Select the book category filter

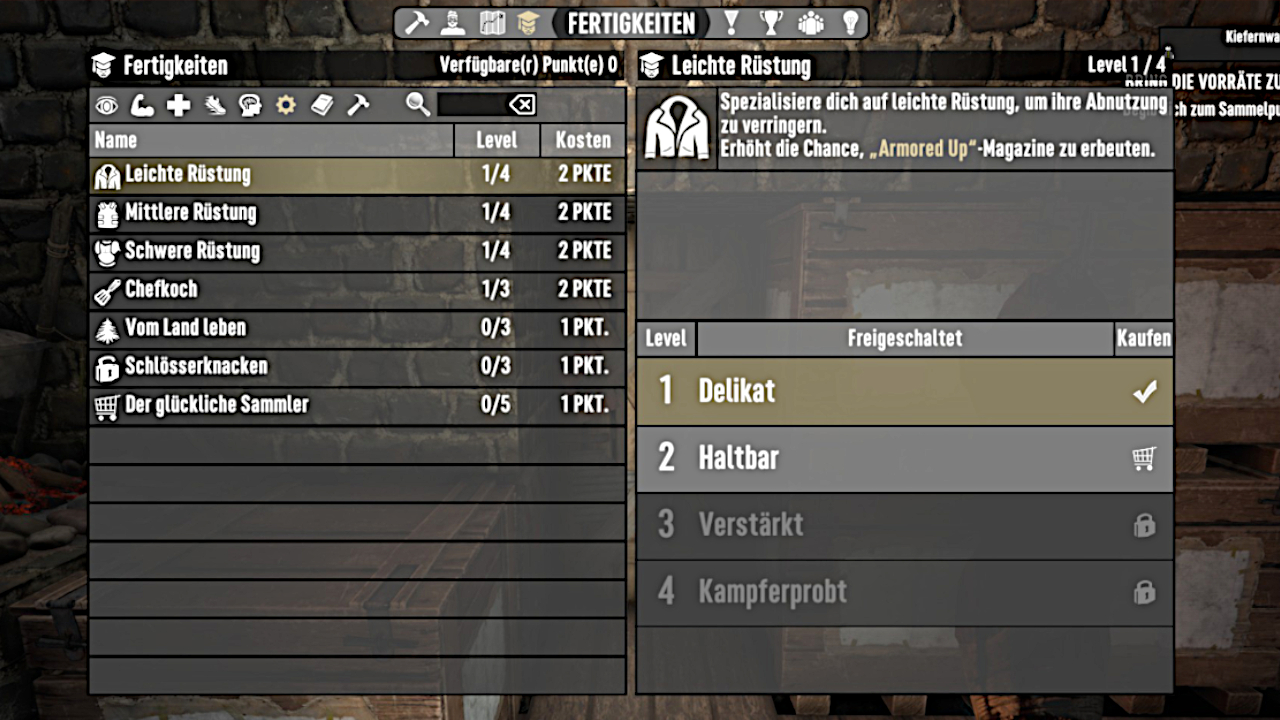tap(322, 105)
